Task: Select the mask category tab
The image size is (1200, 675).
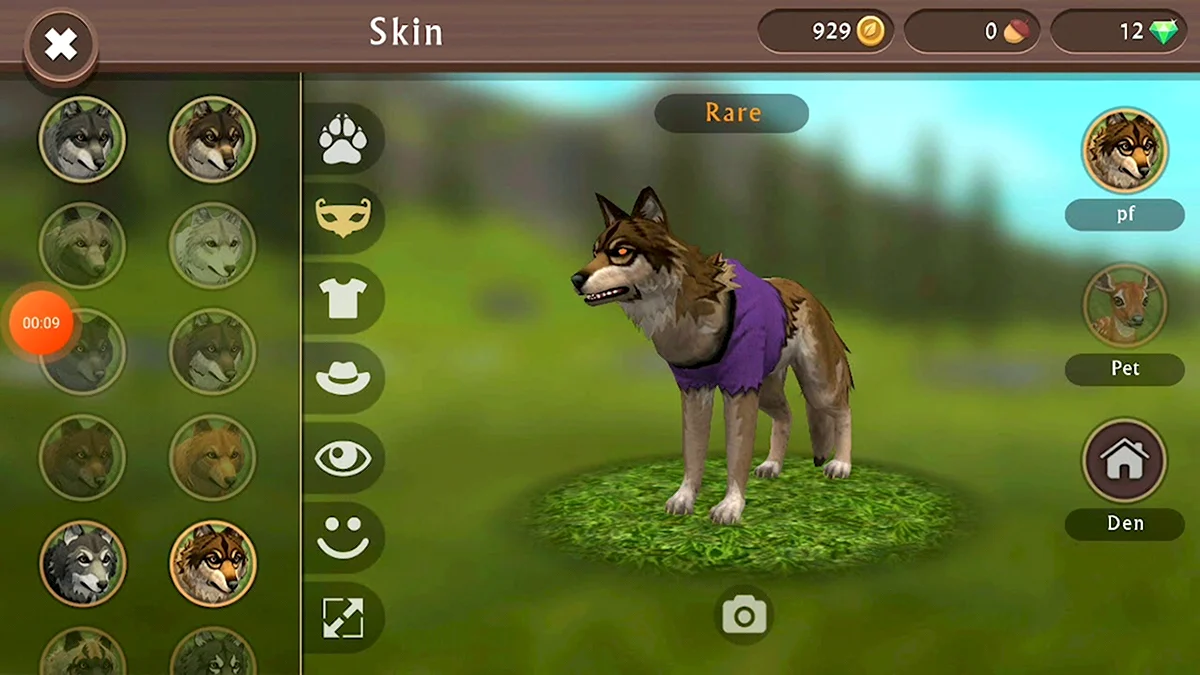Action: tap(343, 218)
